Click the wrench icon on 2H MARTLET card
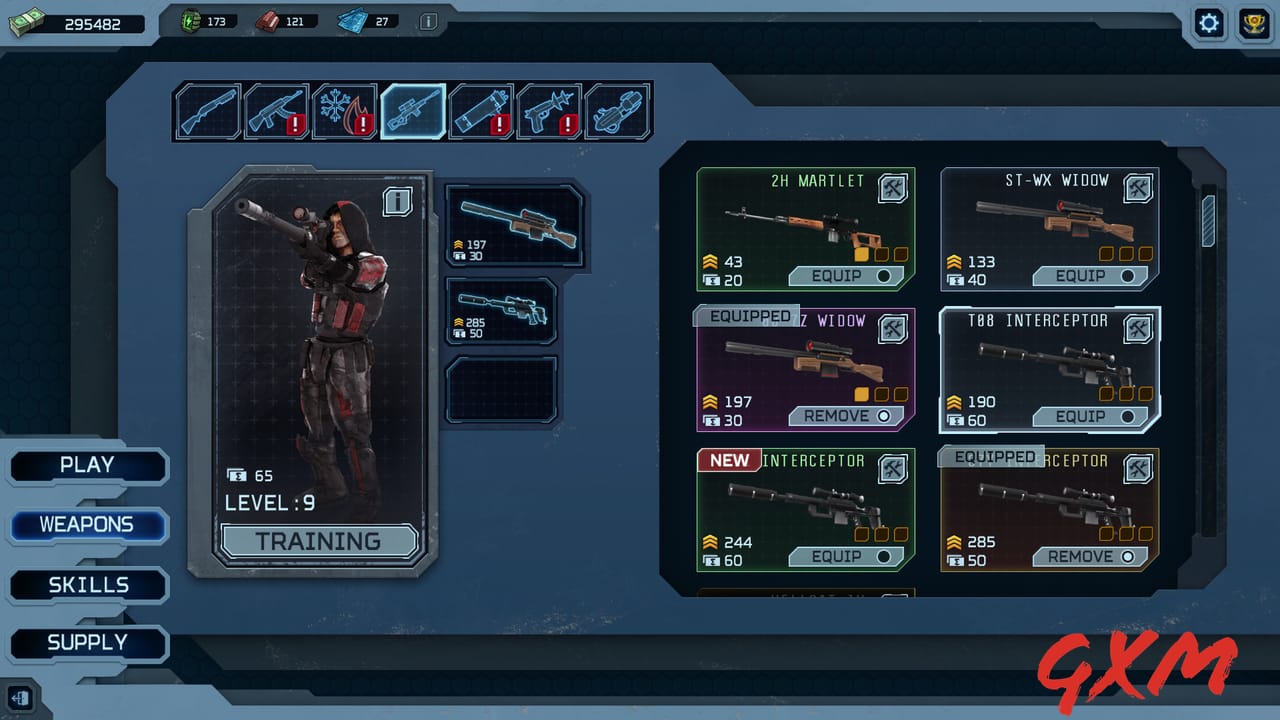 tap(892, 188)
